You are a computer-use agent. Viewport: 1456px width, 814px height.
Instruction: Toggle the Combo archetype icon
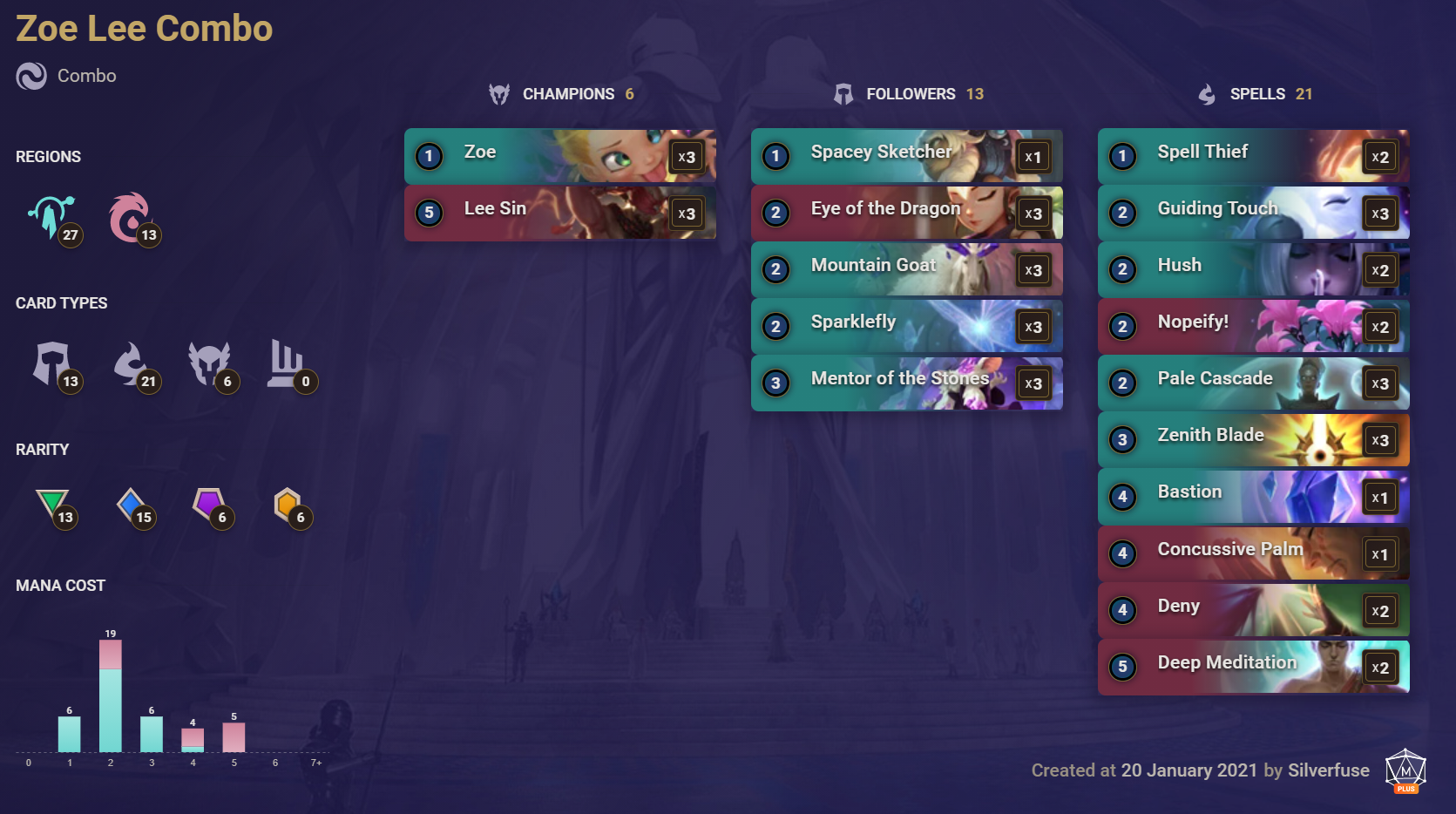(x=30, y=76)
